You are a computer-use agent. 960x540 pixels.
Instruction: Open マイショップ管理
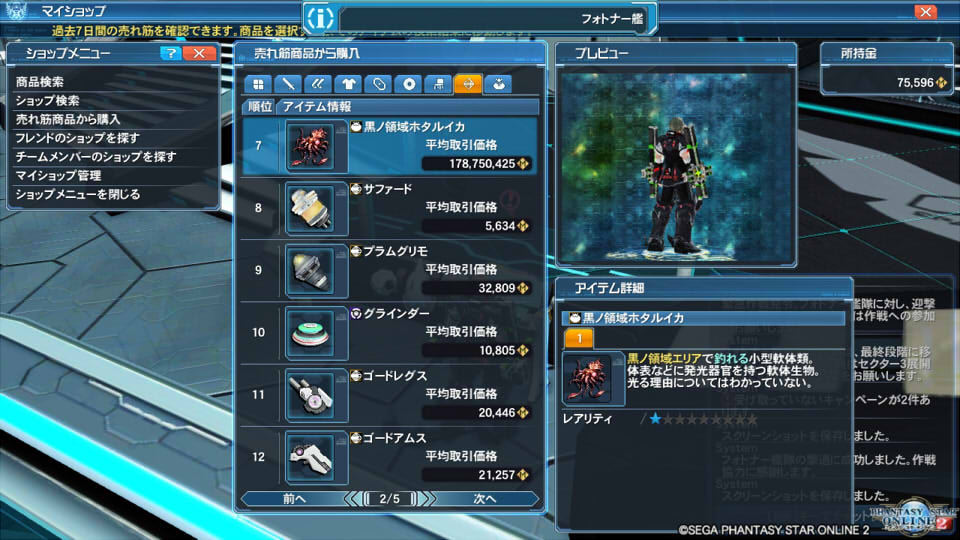(58, 176)
